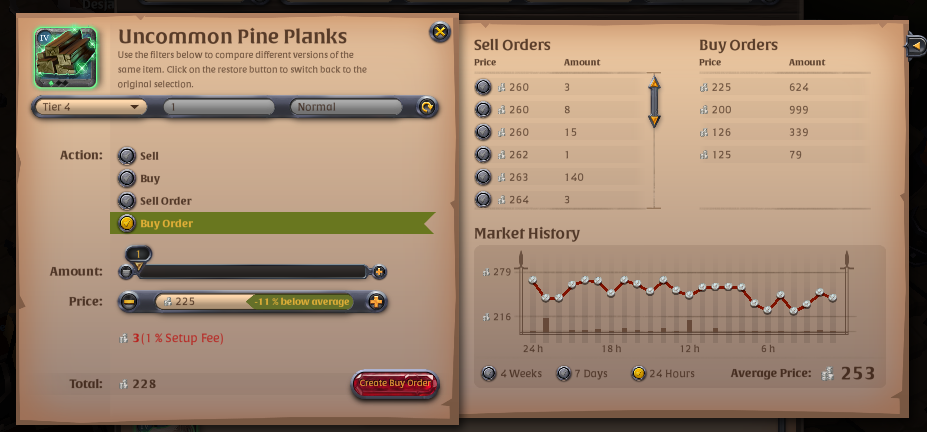Image resolution: width=927 pixels, height=432 pixels.
Task: Increase the price with plus button
Action: click(x=376, y=301)
